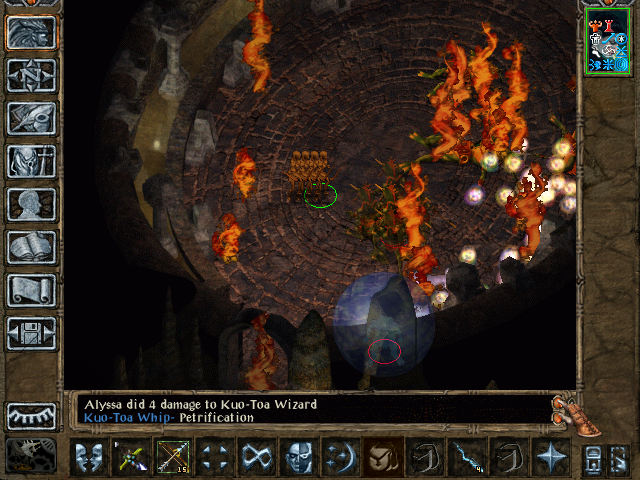Image resolution: width=640 pixels, height=480 pixels.
Task: Use the silver mask ability button
Action: [298, 458]
